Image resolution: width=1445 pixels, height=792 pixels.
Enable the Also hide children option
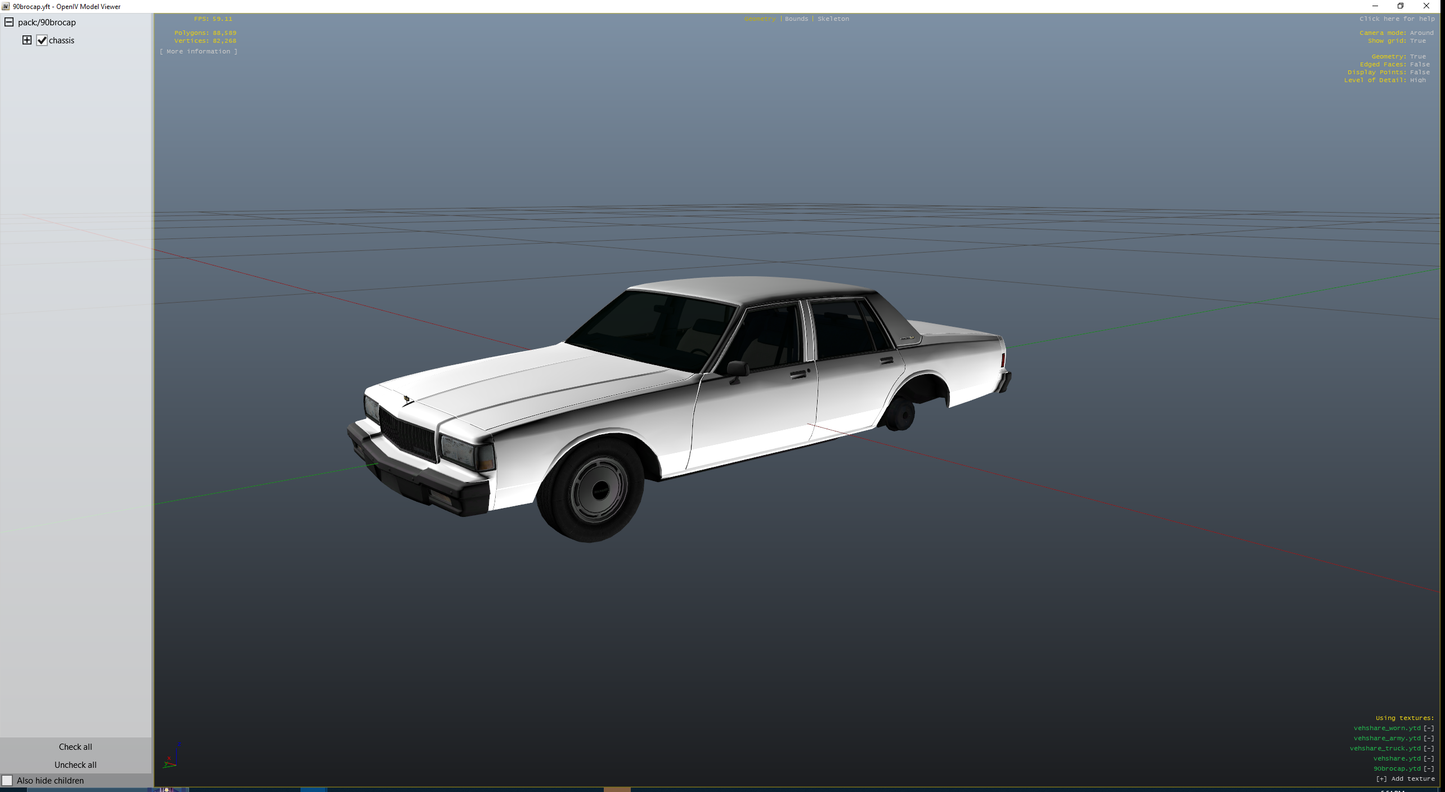pos(7,780)
